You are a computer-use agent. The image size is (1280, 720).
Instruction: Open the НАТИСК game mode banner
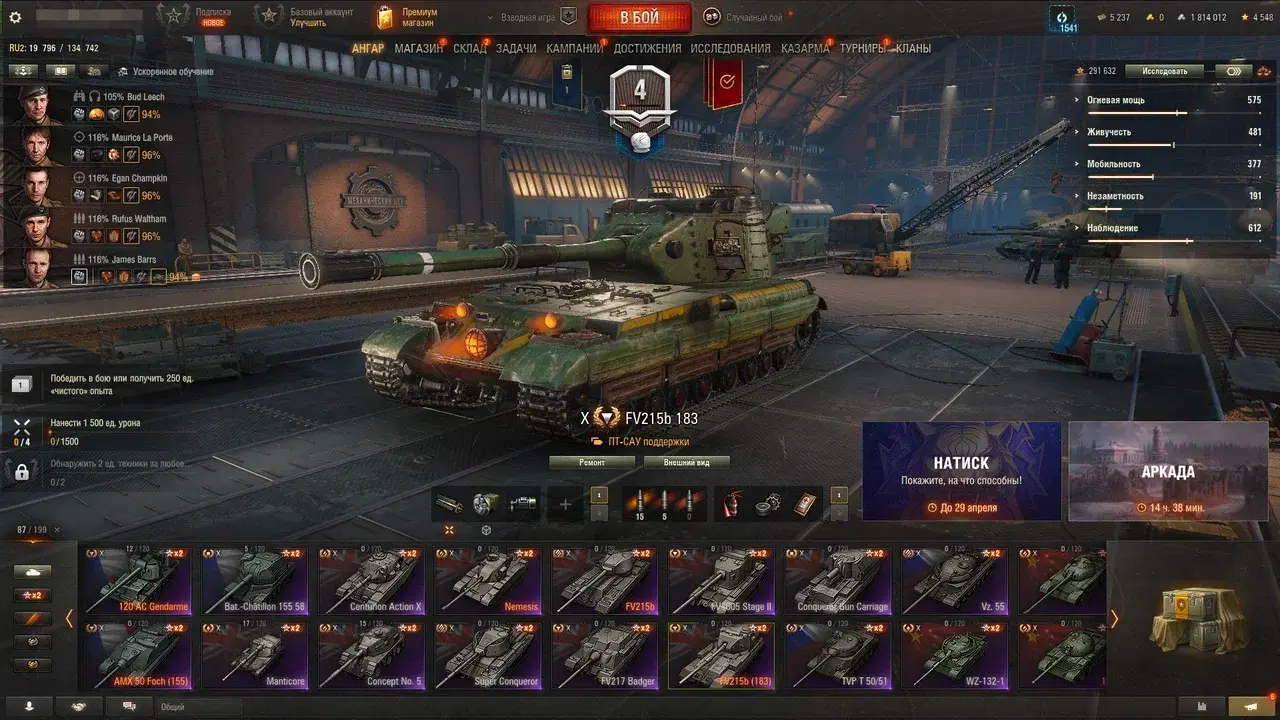pos(961,471)
